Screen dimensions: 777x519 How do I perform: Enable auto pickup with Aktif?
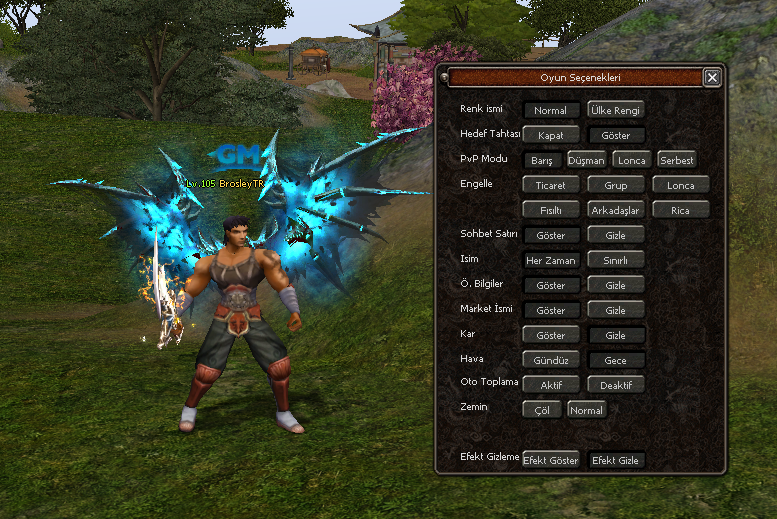[x=550, y=385]
